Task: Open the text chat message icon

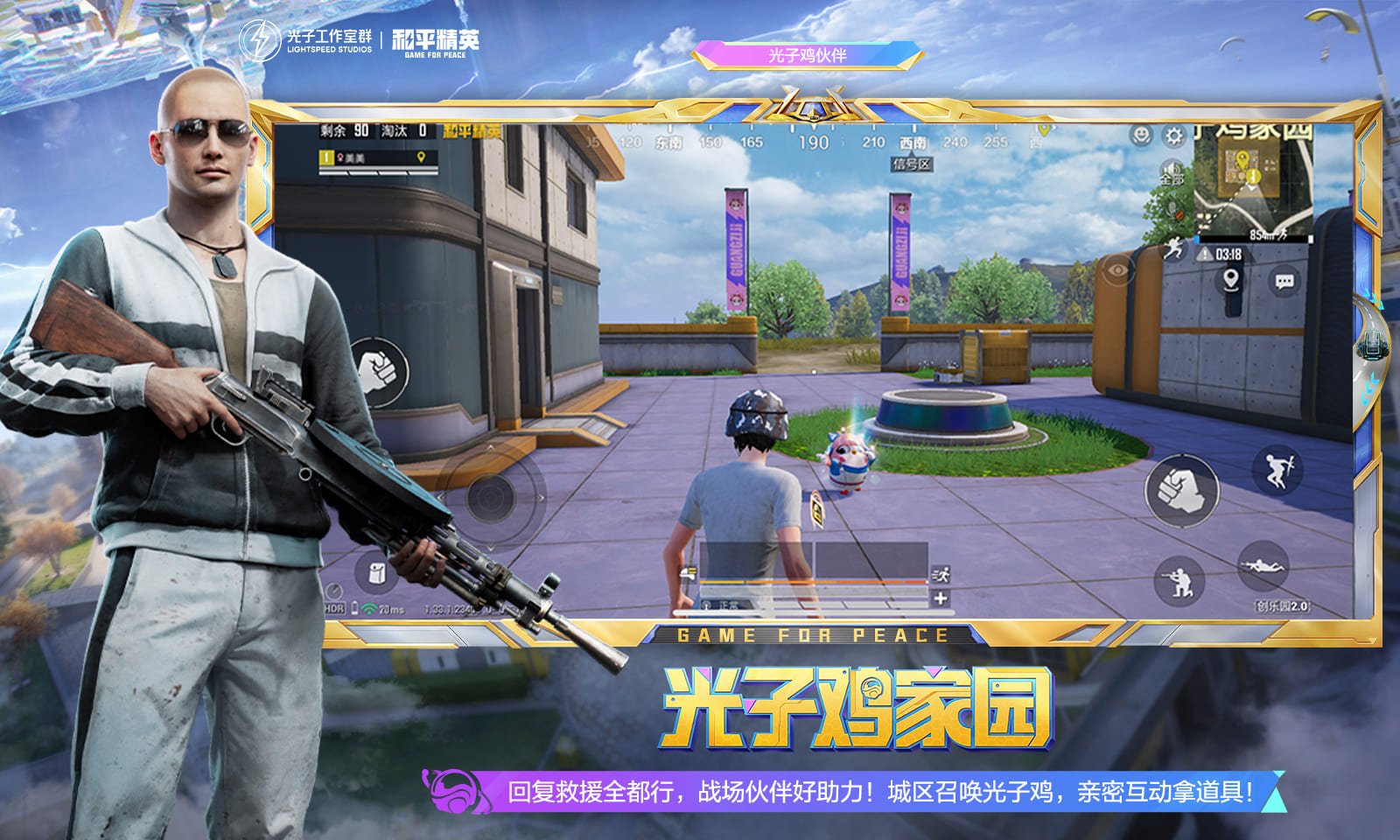Action: [1283, 280]
